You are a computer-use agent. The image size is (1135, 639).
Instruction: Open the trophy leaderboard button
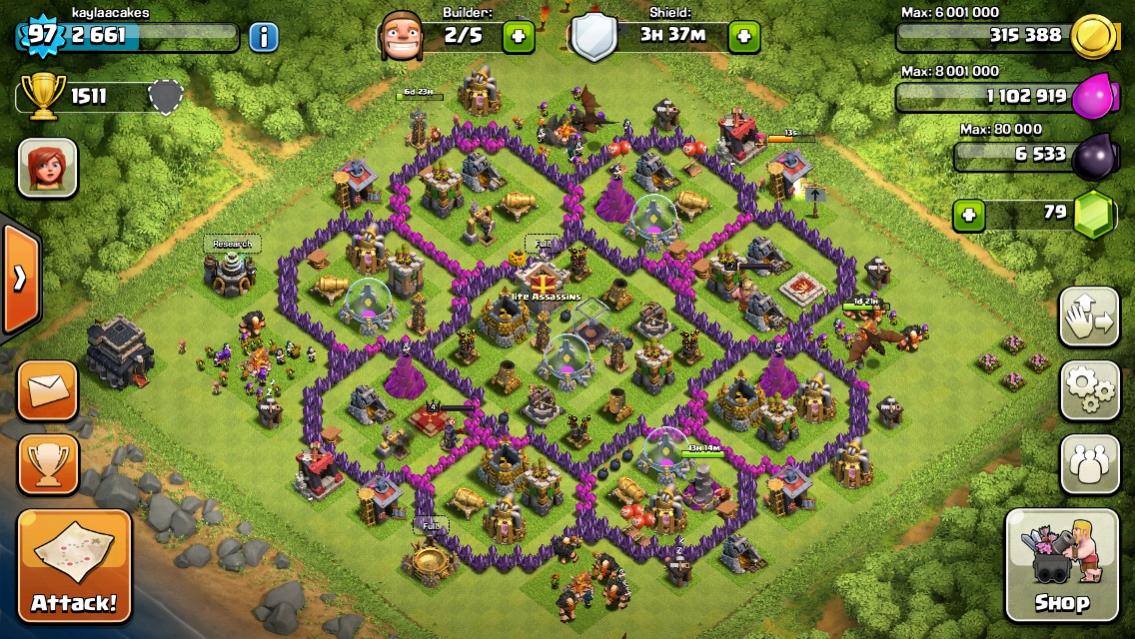click(x=48, y=463)
